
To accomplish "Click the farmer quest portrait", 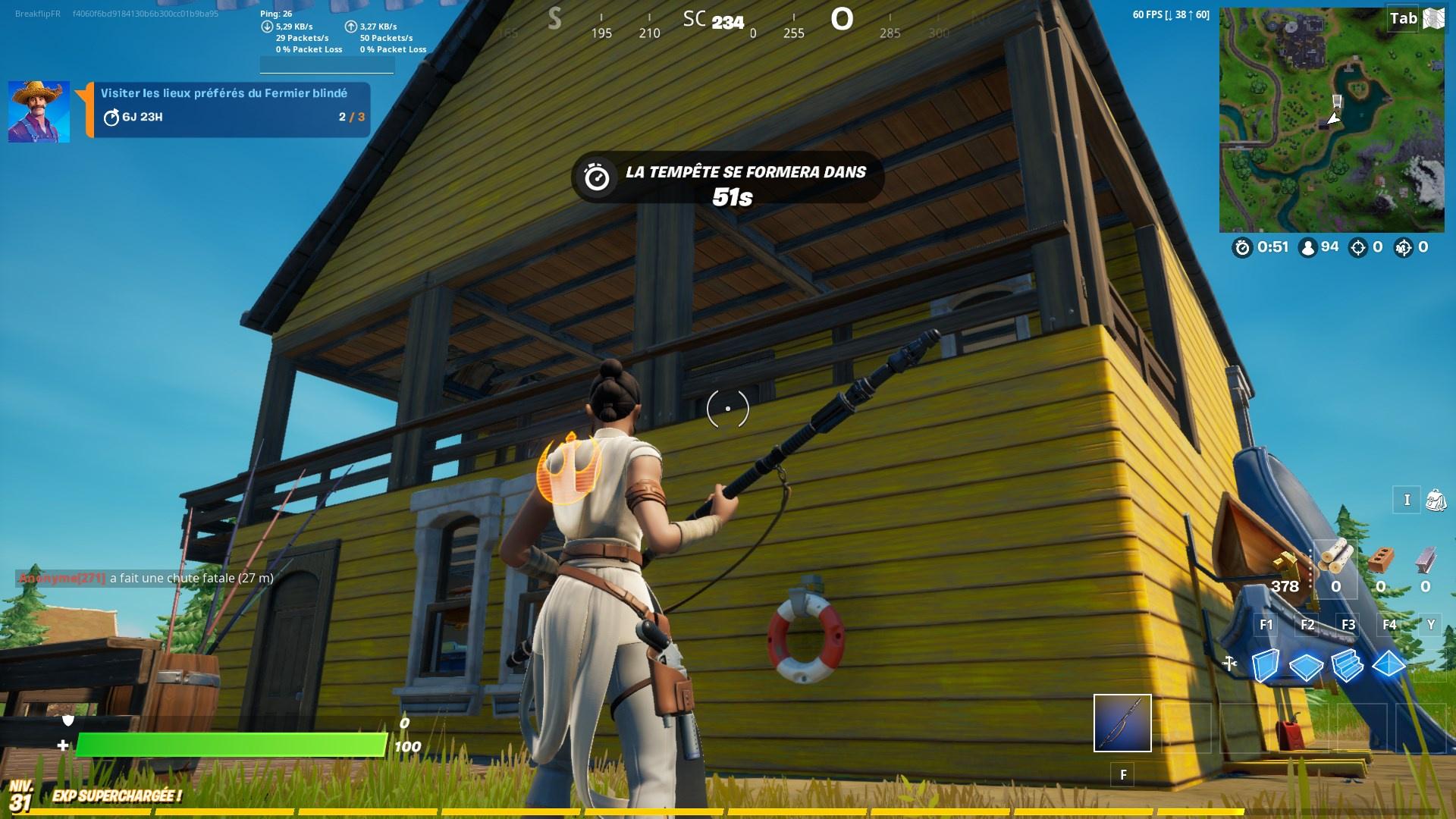I will (38, 110).
